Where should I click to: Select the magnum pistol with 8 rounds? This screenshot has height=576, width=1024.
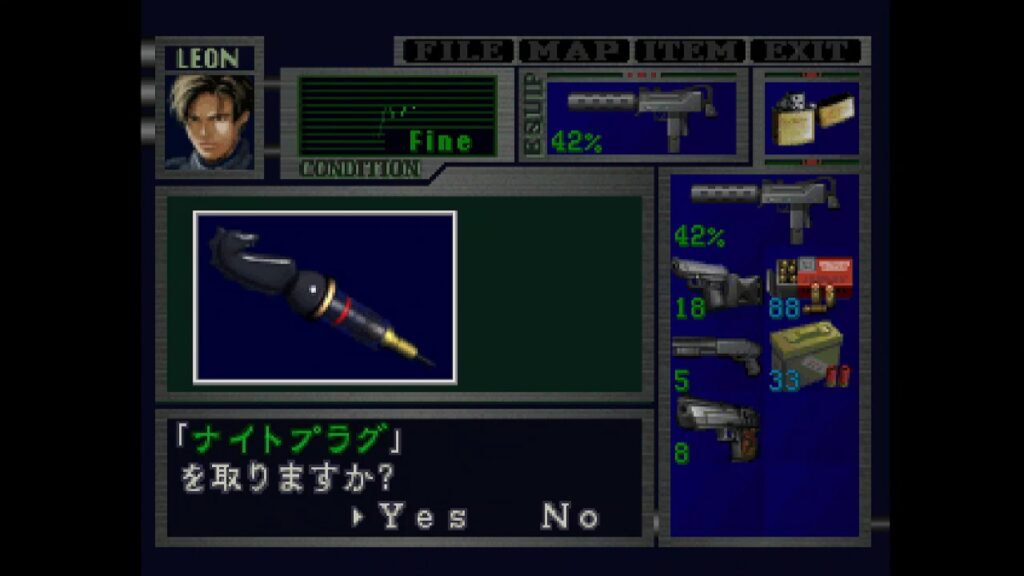coord(714,430)
